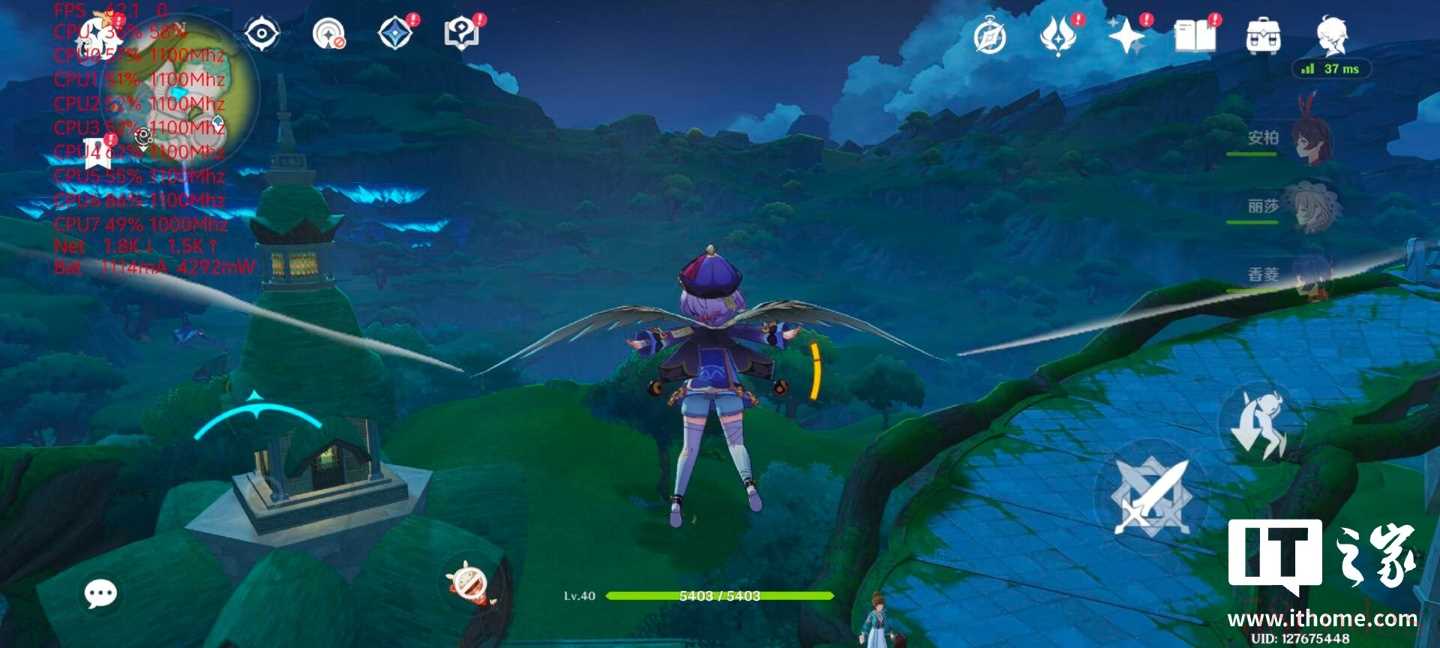Open the blue diamond star icon
Image resolution: width=1440 pixels, height=648 pixels.
pos(395,34)
